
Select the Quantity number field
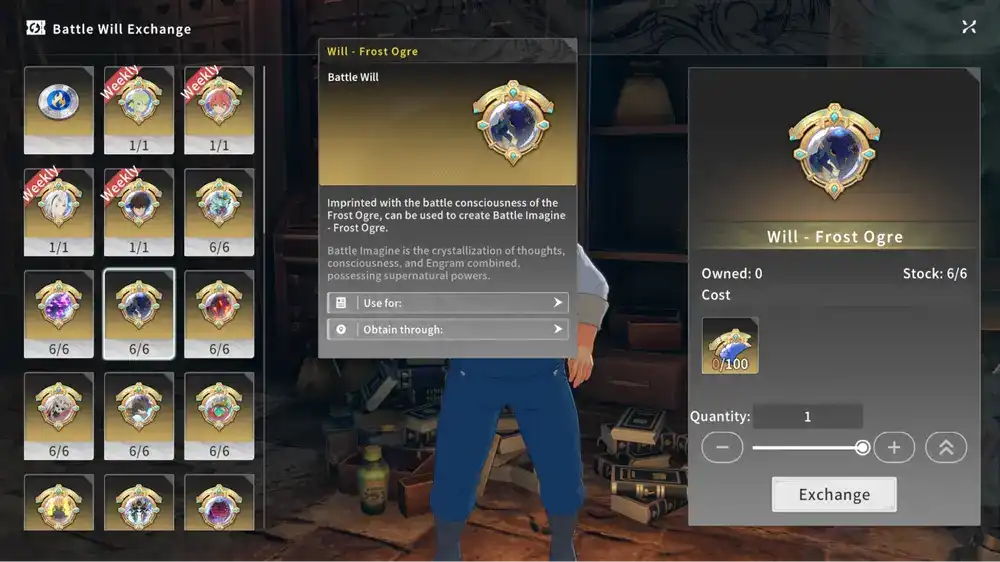[807, 417]
